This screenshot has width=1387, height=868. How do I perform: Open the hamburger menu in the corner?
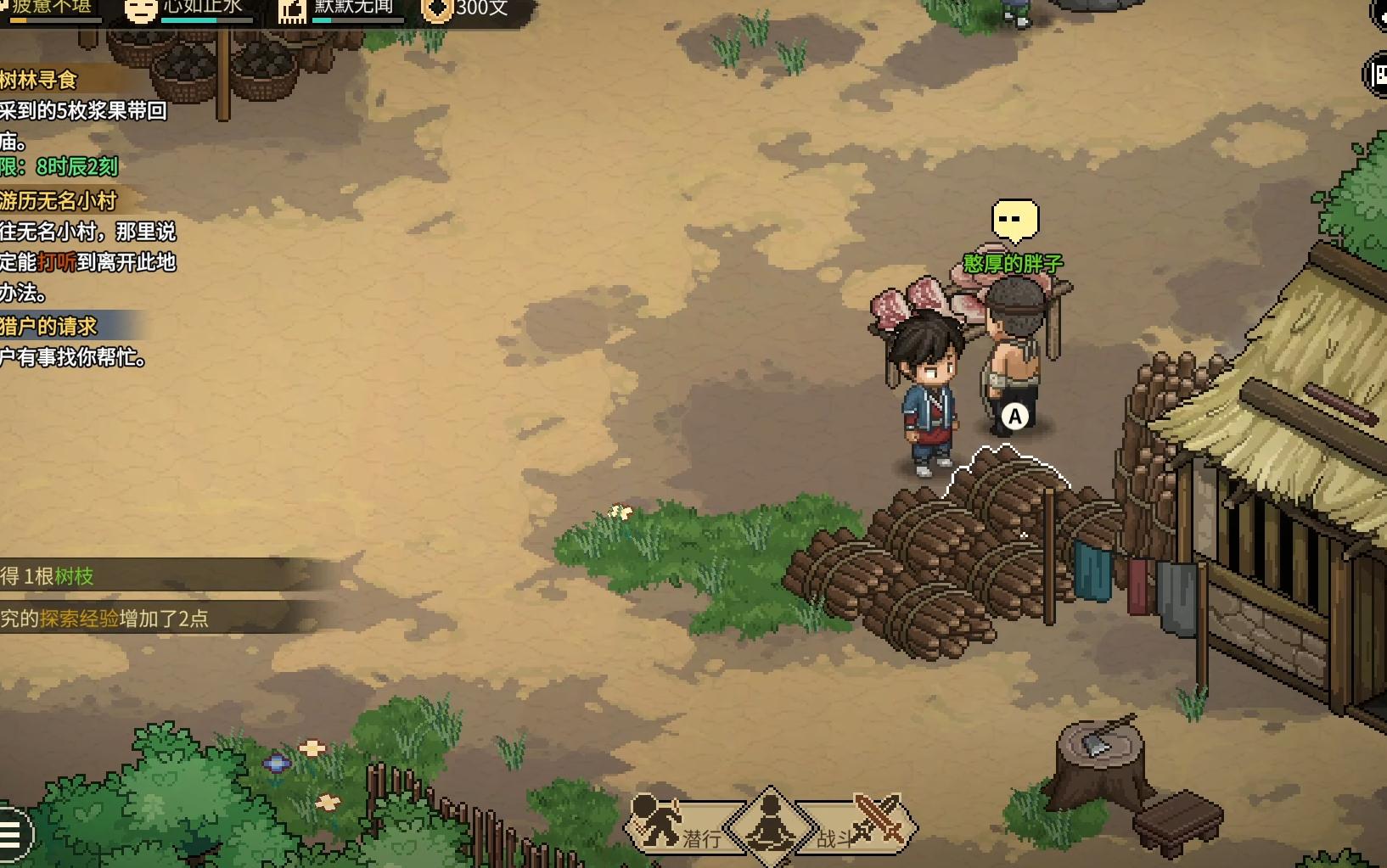tap(12, 834)
